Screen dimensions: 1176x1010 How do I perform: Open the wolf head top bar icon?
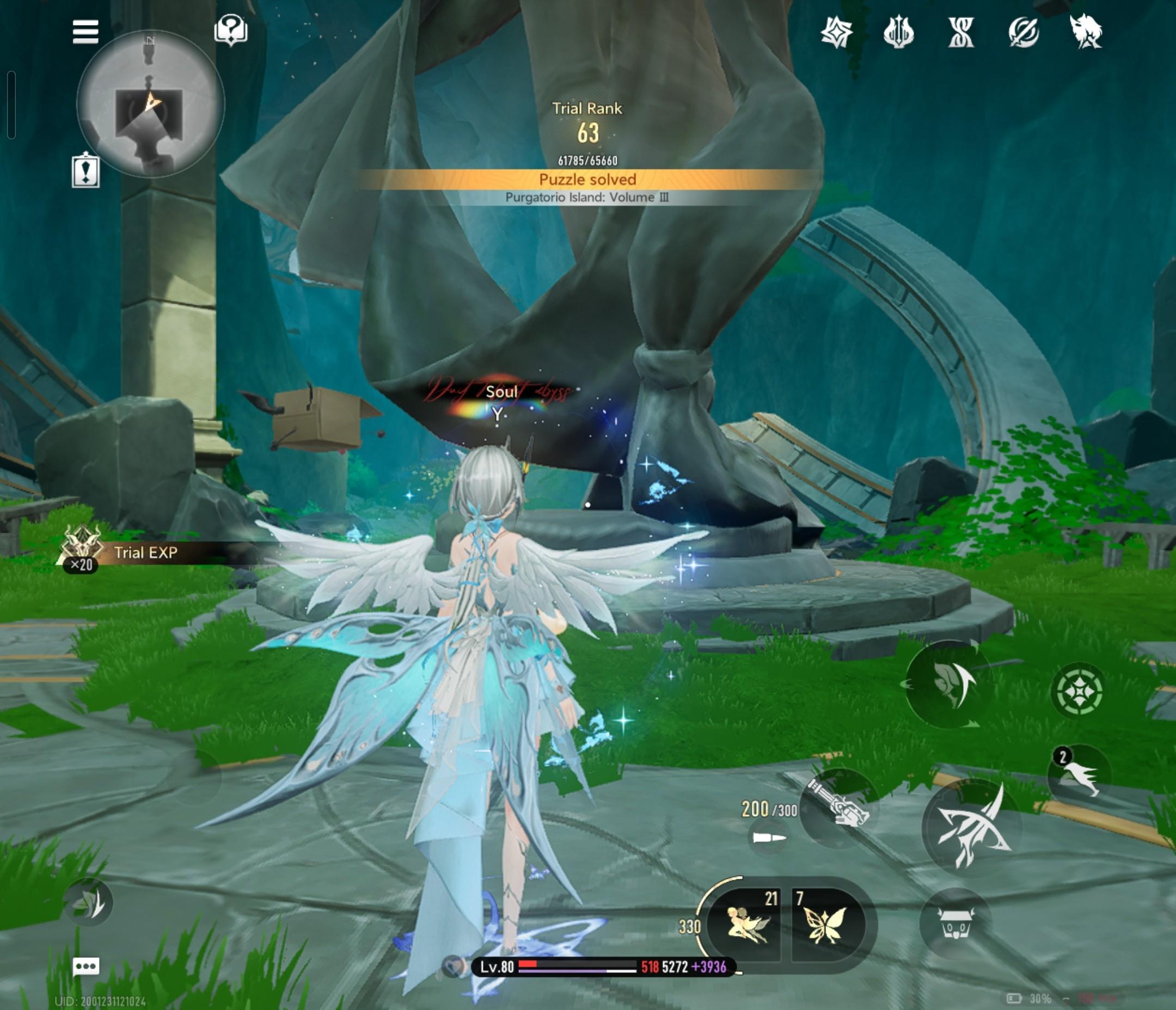(1085, 32)
